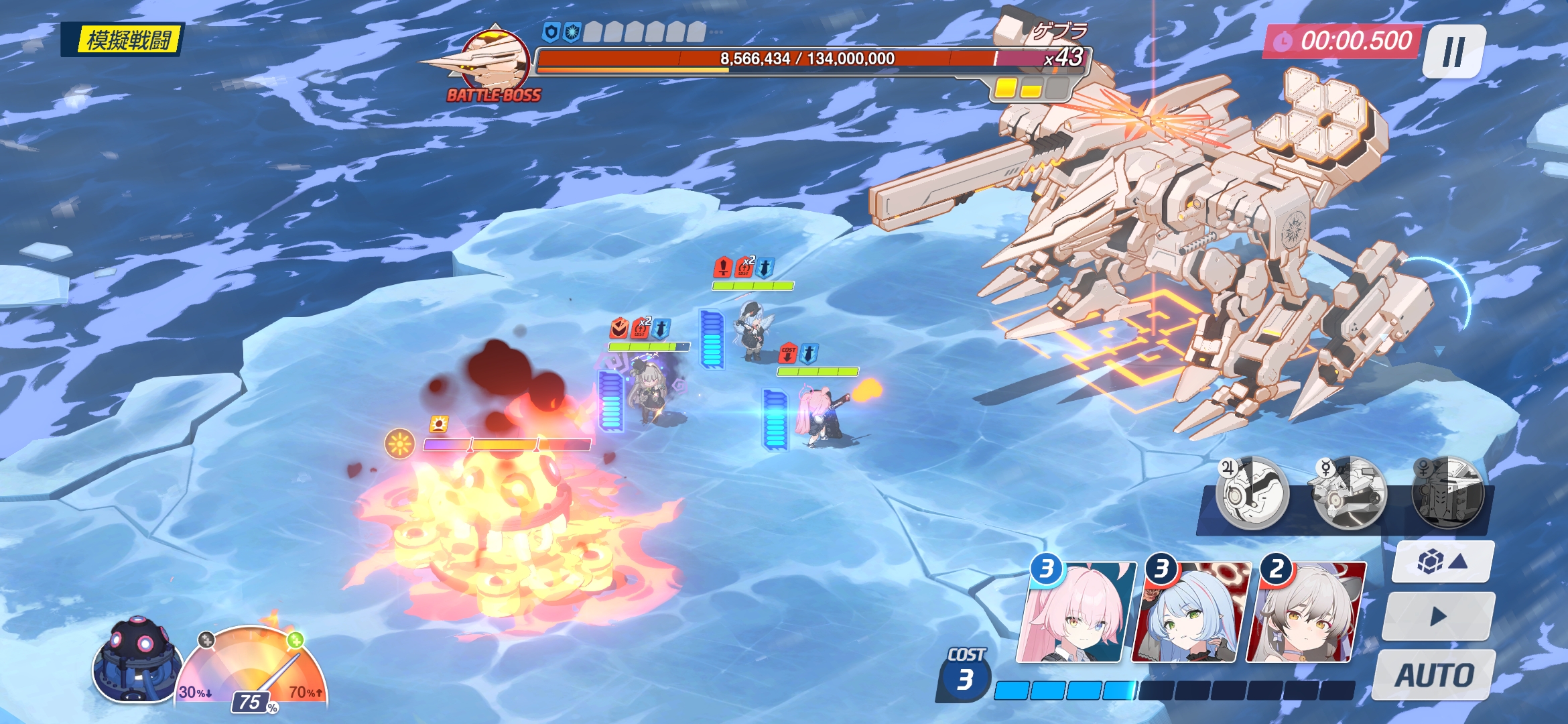
Task: Tap the Mercury-symbol vehicle support portrait
Action: (1349, 493)
